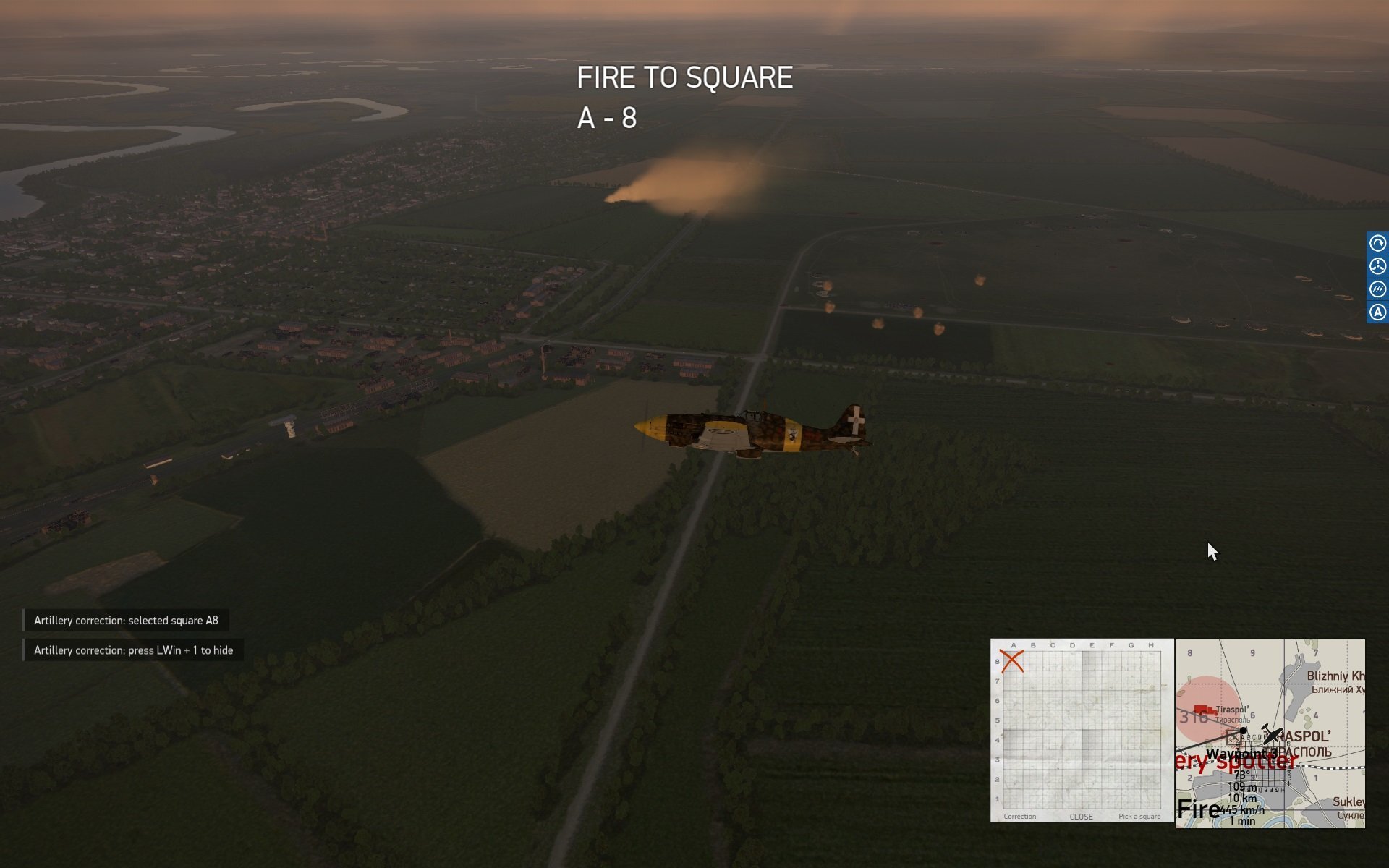Click the three slashes icon in blue panel
1389x868 pixels.
pyautogui.click(x=1377, y=289)
